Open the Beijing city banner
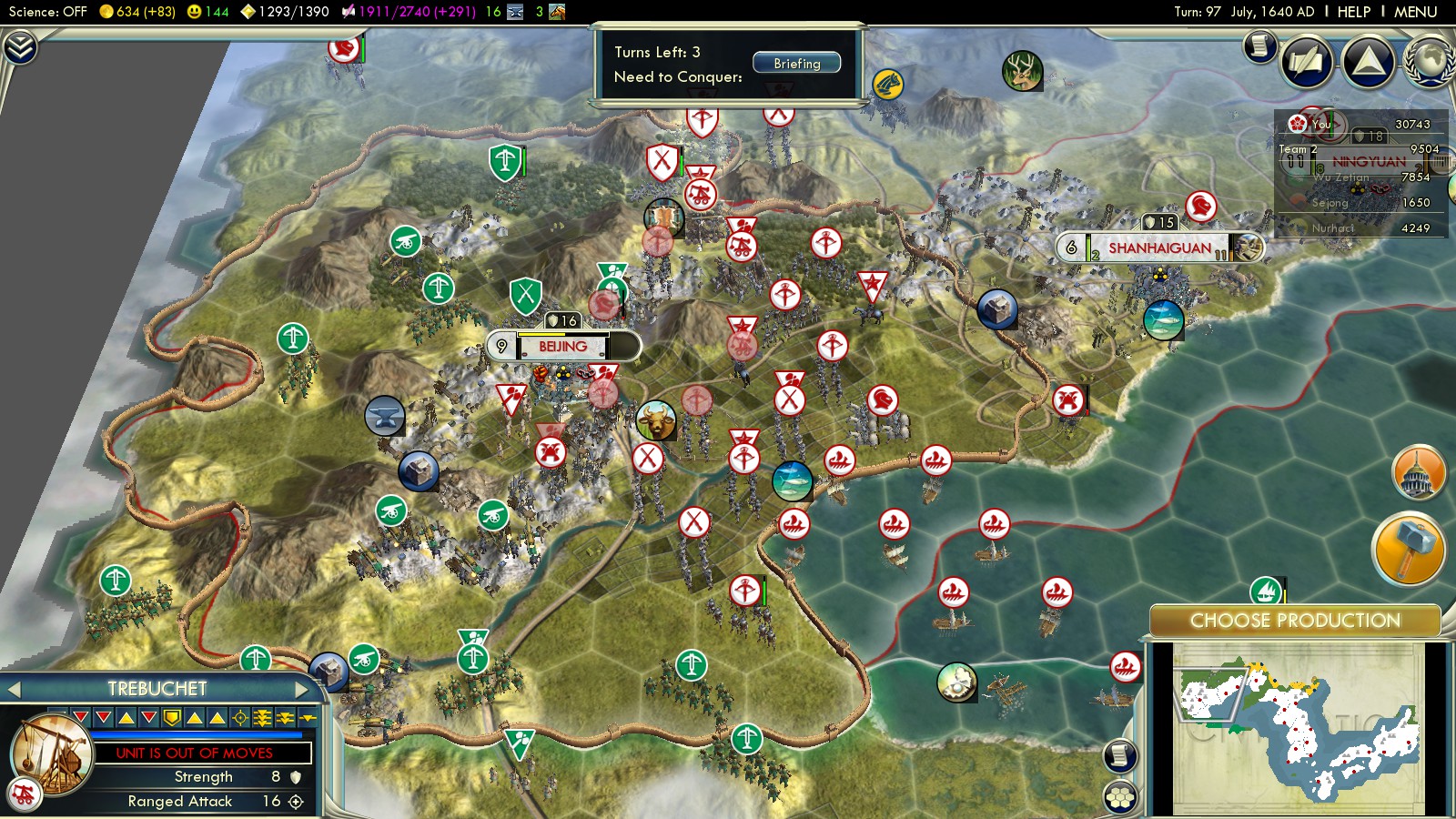Viewport: 1456px width, 819px height. [563, 347]
